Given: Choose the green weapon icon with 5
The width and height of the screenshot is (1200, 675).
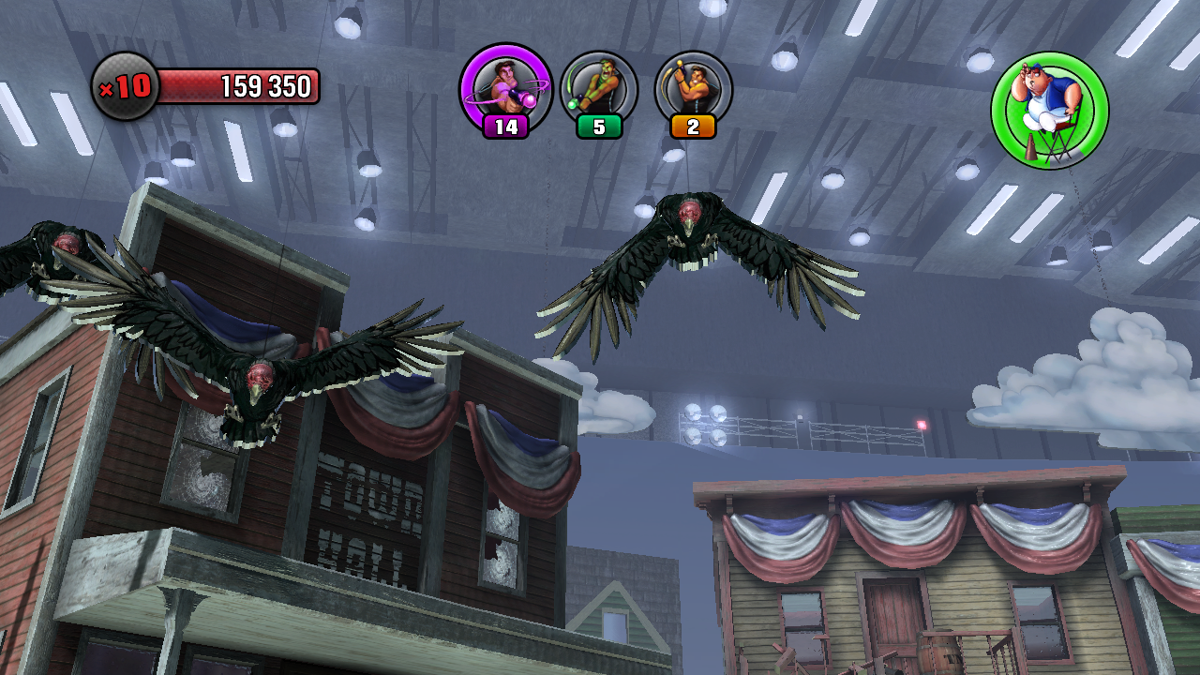Looking at the screenshot, I should pyautogui.click(x=599, y=88).
